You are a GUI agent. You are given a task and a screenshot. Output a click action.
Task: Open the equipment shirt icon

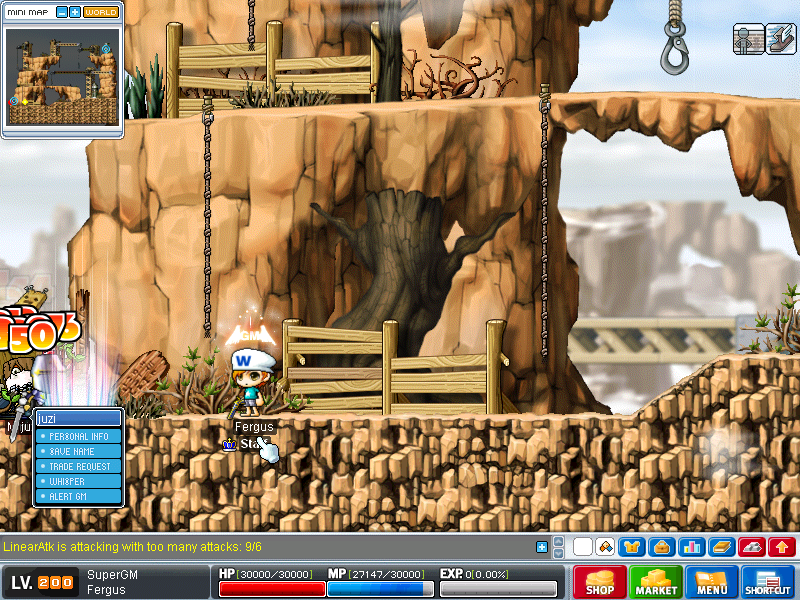pyautogui.click(x=632, y=547)
